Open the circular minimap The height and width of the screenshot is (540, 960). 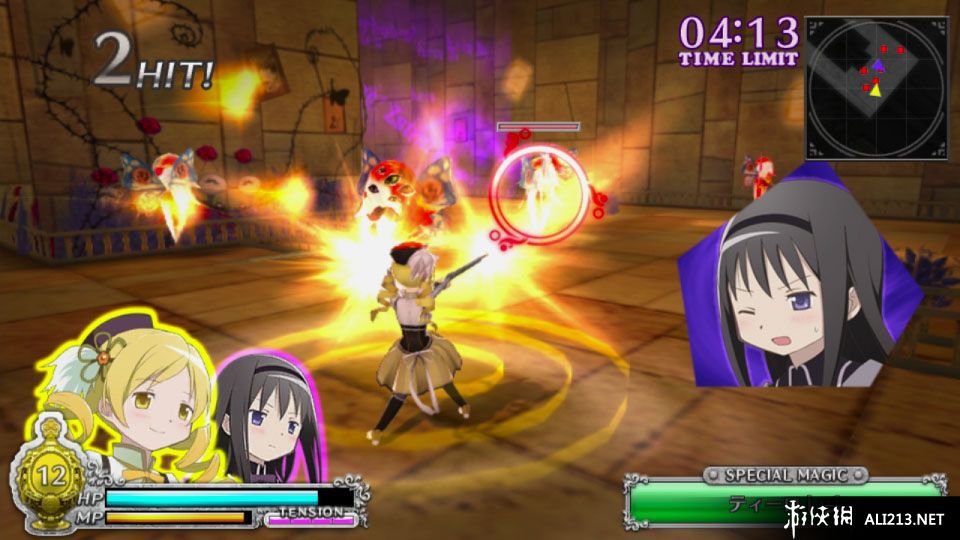[x=876, y=86]
